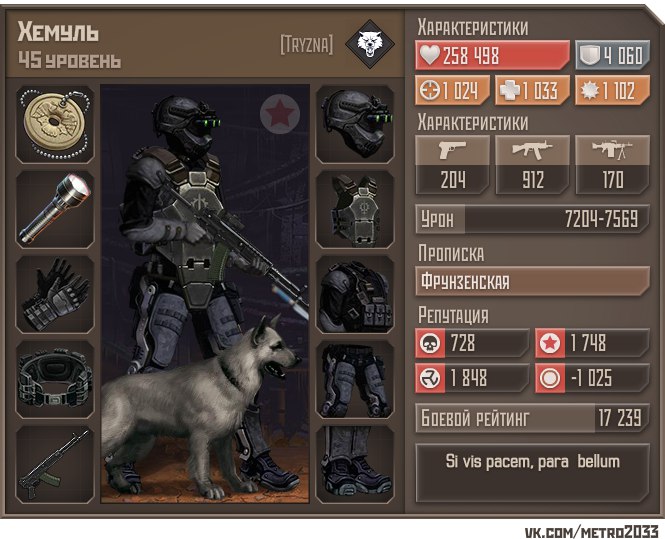The height and width of the screenshot is (539, 665).
Task: Open the body armor vest slot
Action: 355,209
